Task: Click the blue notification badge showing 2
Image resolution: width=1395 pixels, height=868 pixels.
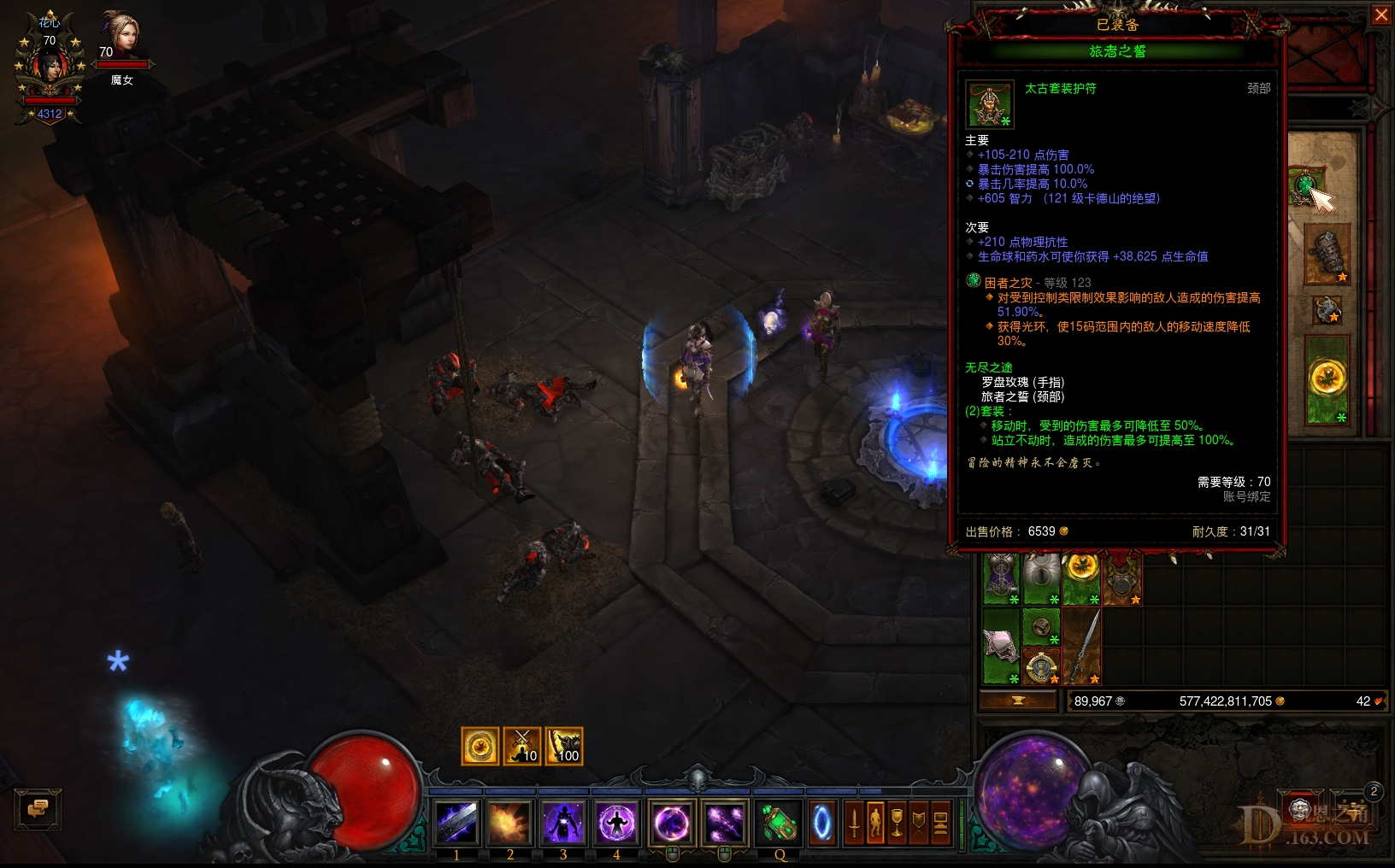Action: click(x=1374, y=793)
